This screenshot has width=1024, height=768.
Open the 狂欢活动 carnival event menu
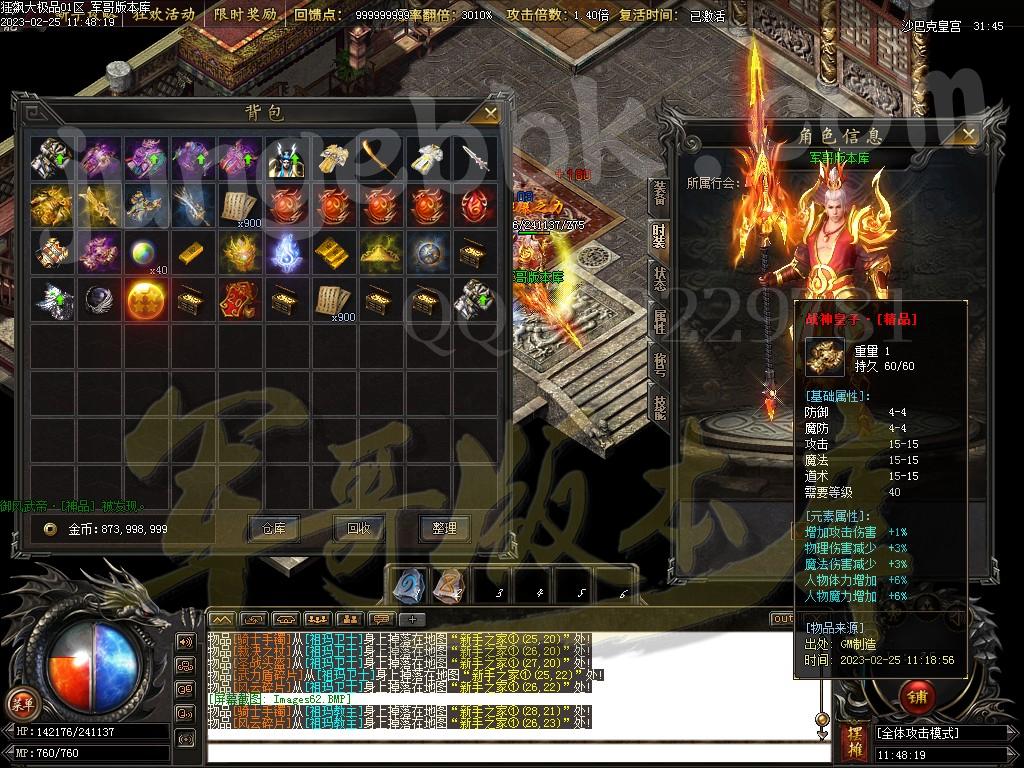click(x=164, y=15)
